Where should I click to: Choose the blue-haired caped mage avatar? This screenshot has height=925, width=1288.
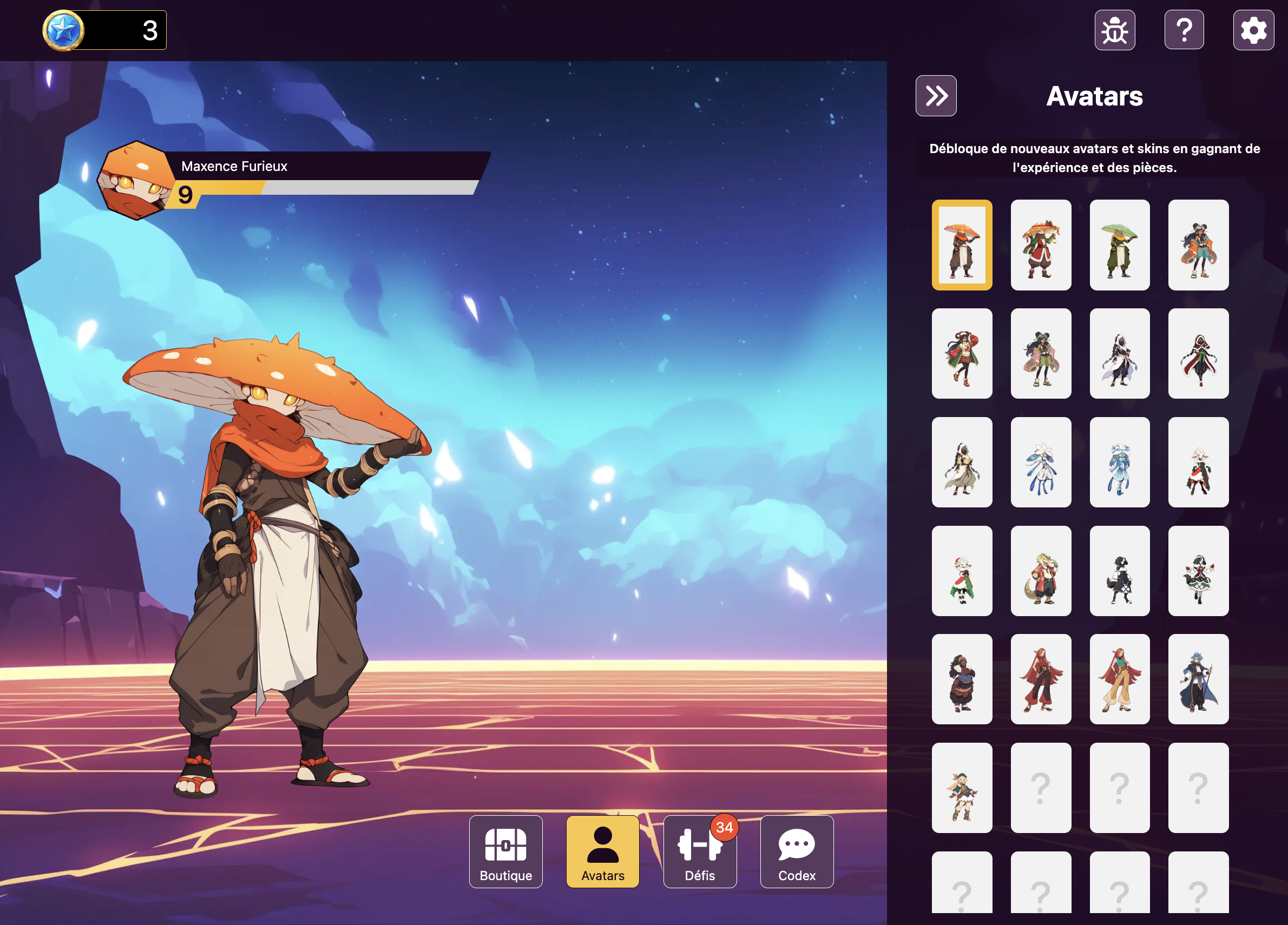(x=1198, y=679)
